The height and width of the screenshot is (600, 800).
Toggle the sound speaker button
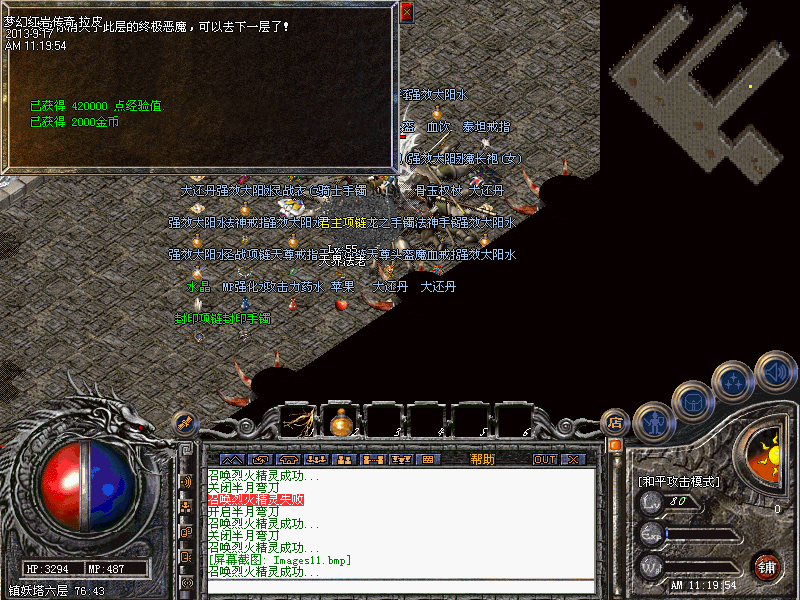click(774, 370)
